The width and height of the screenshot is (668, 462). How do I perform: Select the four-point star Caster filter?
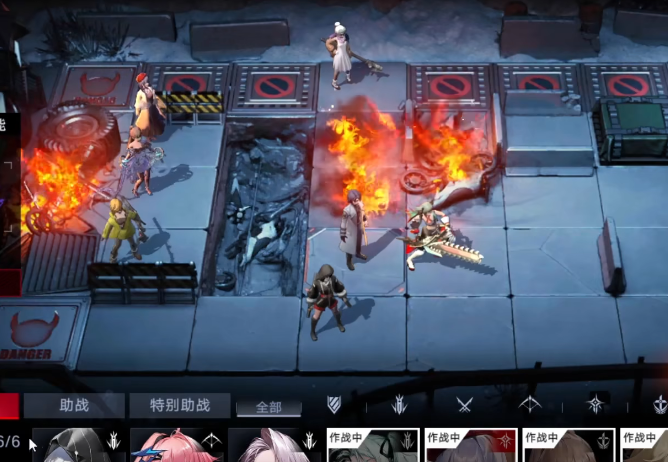pyautogui.click(x=595, y=404)
